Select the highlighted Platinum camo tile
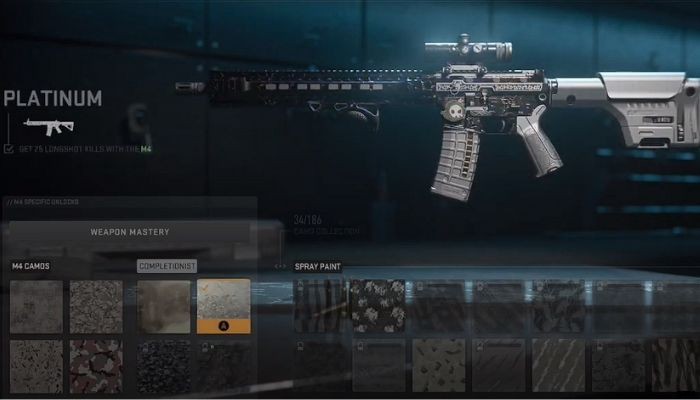 (223, 305)
